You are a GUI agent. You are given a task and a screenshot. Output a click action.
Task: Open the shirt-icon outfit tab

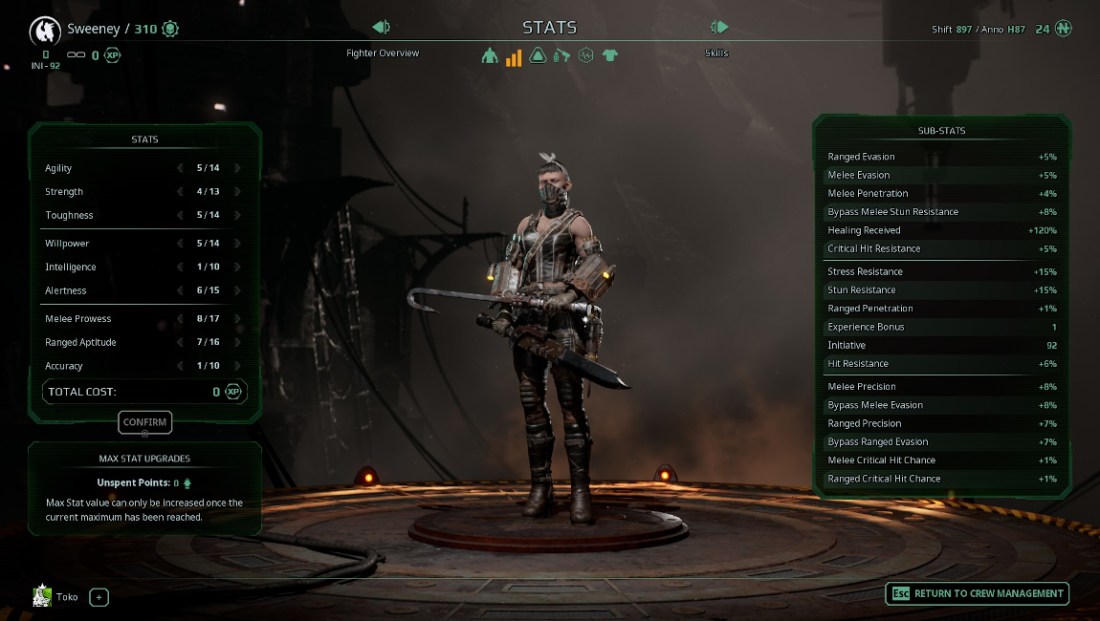pos(610,56)
